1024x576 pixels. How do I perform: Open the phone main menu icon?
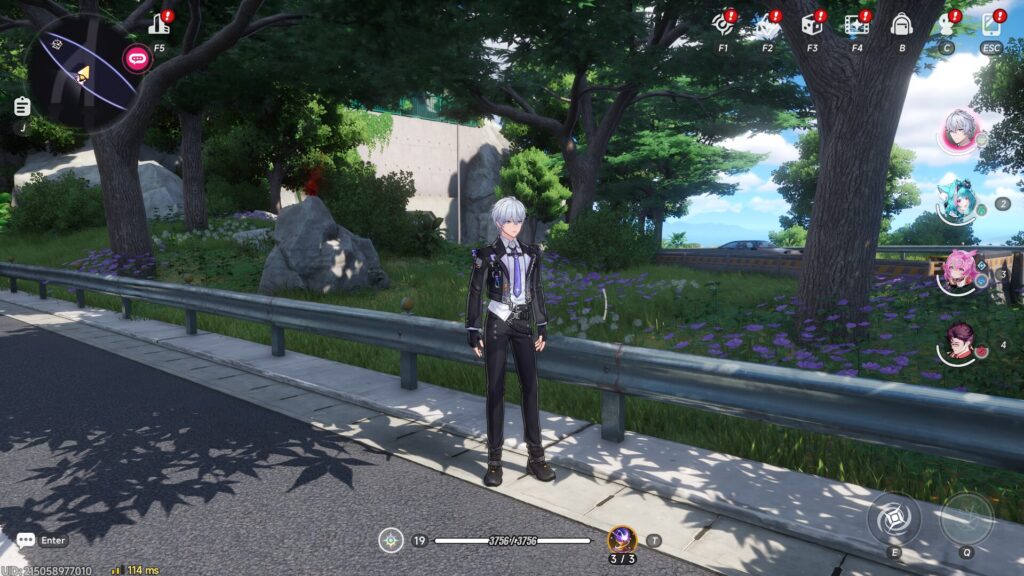[x=991, y=25]
